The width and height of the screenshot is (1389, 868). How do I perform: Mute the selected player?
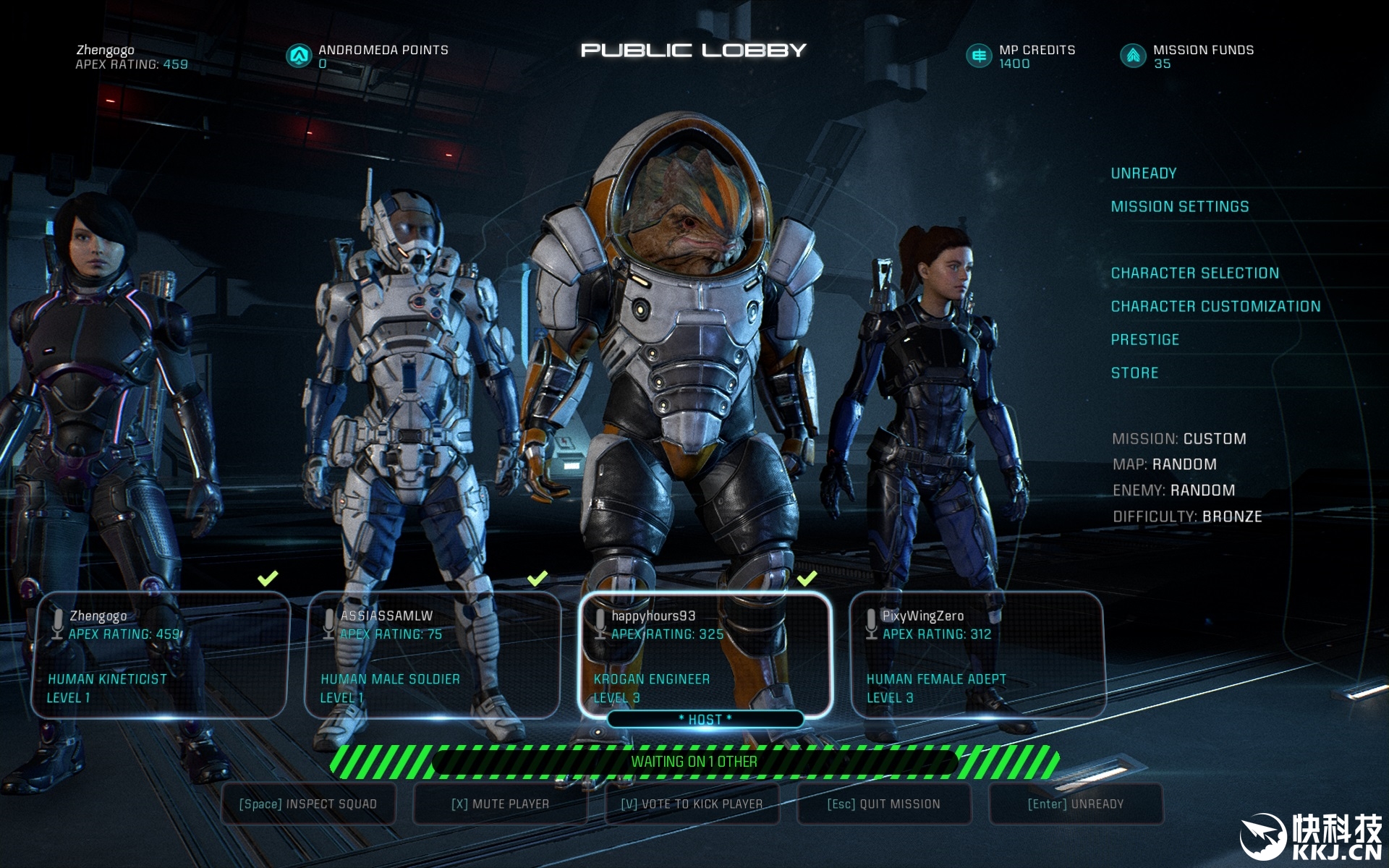pos(500,804)
